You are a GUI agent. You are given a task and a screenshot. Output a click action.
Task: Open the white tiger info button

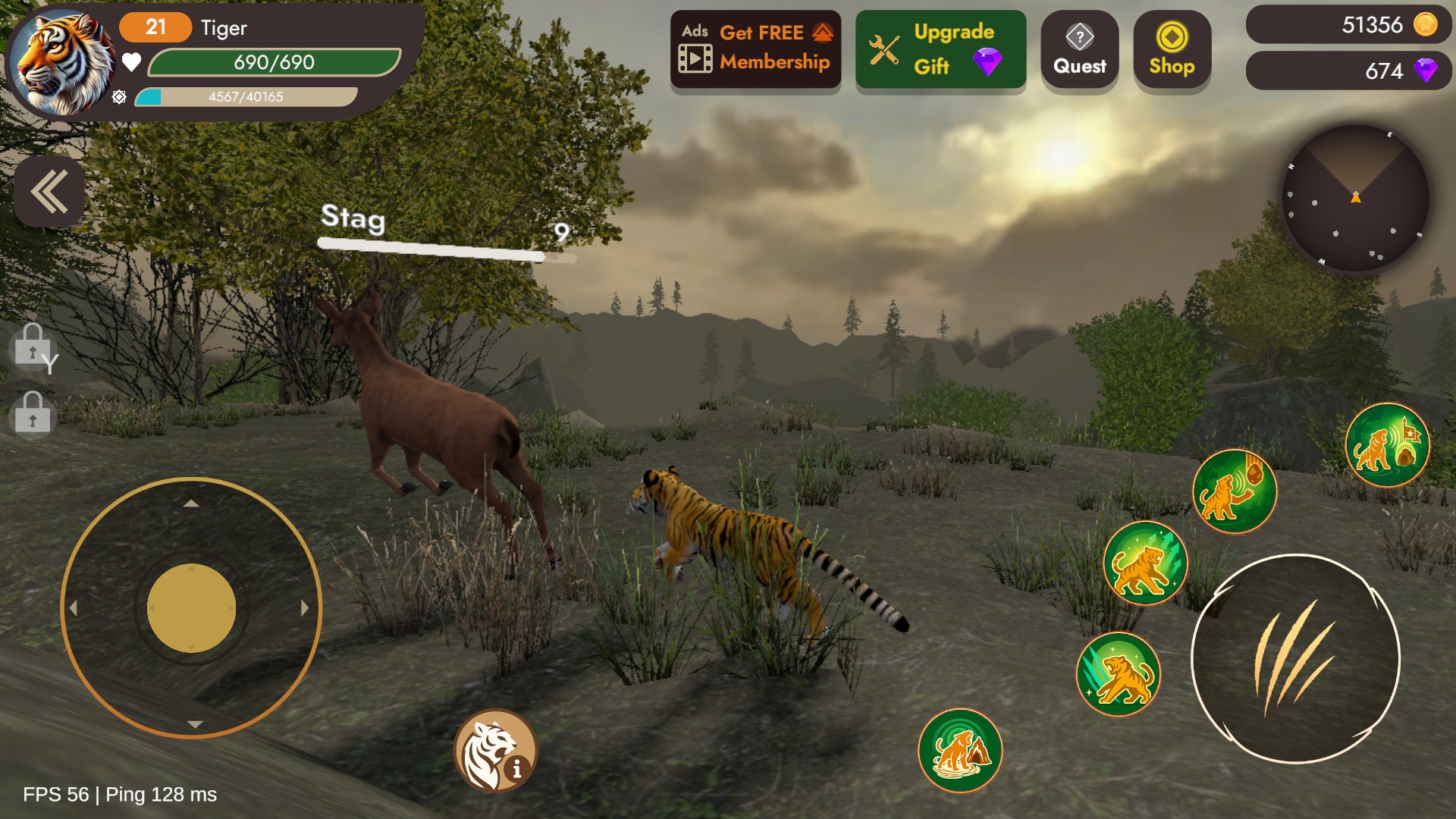[495, 752]
